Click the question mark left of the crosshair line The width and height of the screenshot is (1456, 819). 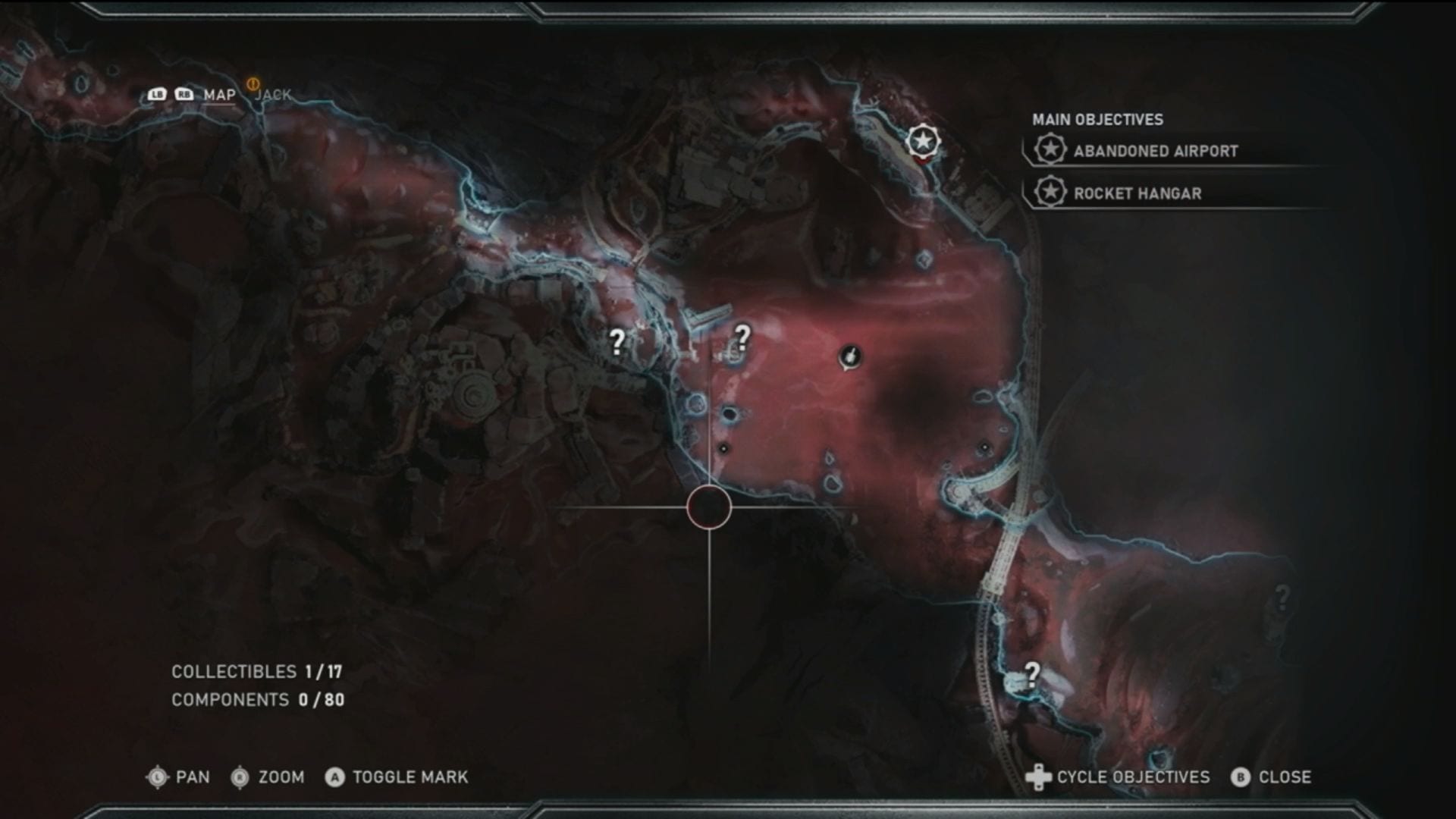tap(617, 342)
